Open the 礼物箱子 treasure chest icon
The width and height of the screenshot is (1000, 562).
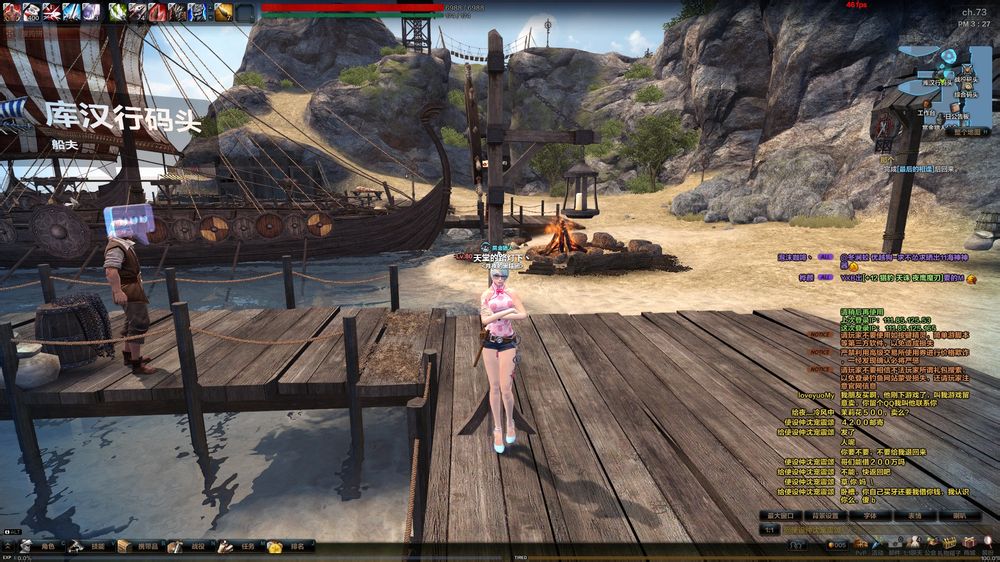click(948, 544)
